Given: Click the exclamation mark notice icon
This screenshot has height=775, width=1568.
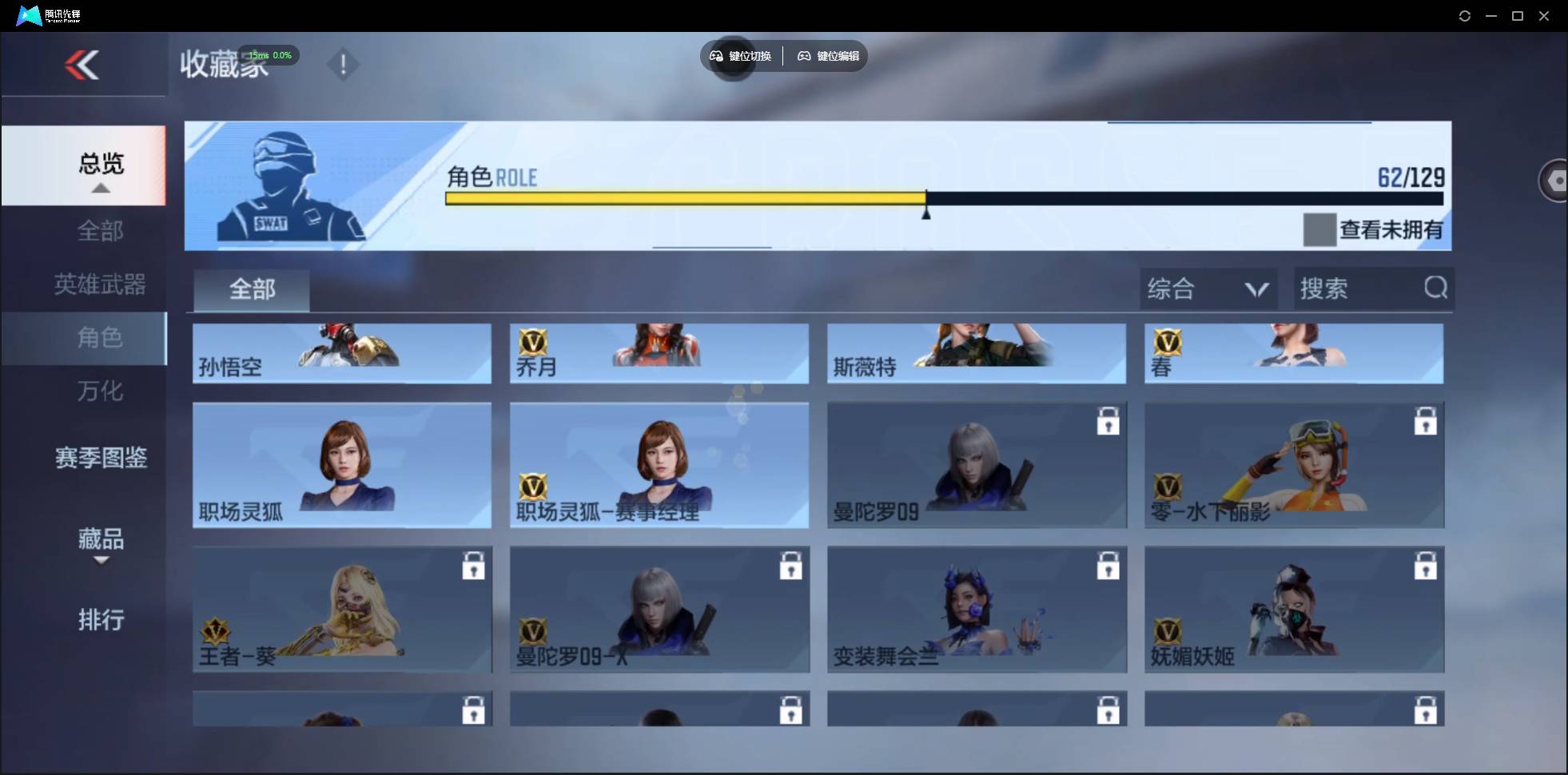Looking at the screenshot, I should [344, 65].
